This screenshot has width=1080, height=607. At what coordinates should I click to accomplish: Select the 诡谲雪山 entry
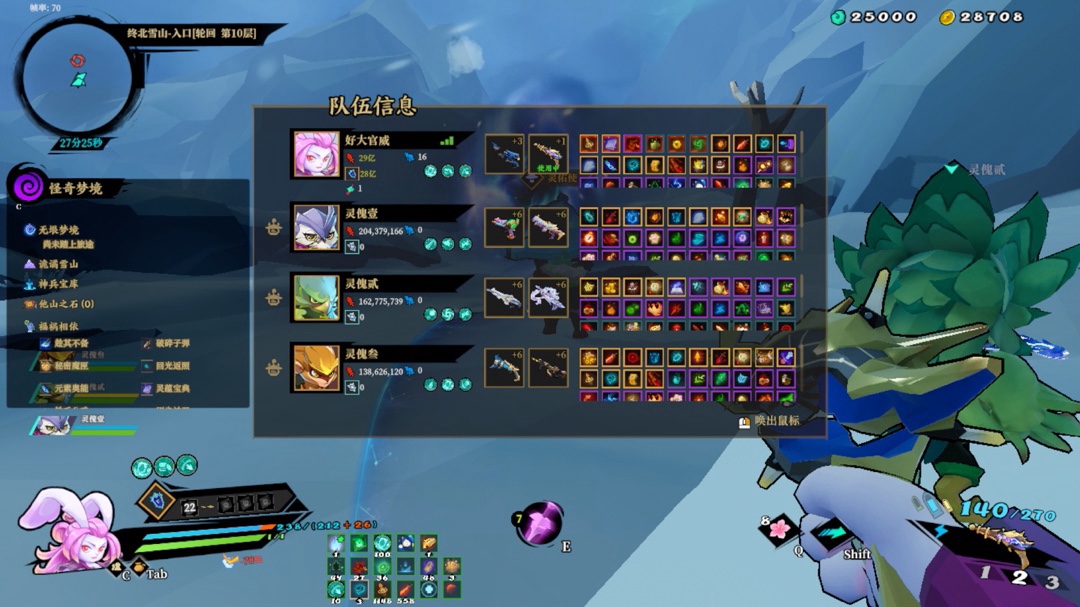[x=59, y=264]
